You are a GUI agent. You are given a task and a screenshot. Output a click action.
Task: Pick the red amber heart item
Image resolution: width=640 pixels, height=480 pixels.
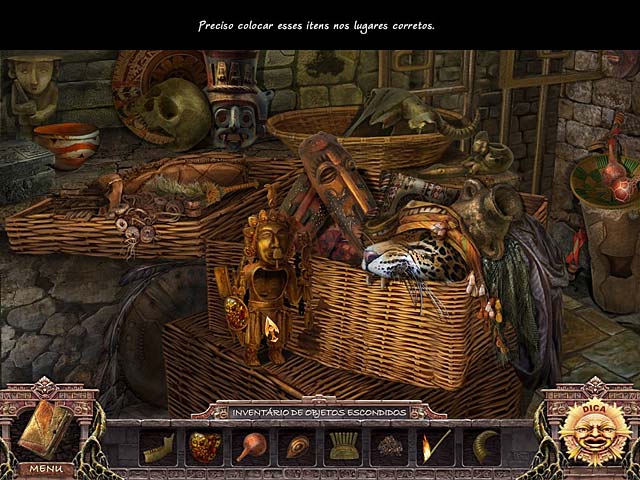tap(204, 447)
